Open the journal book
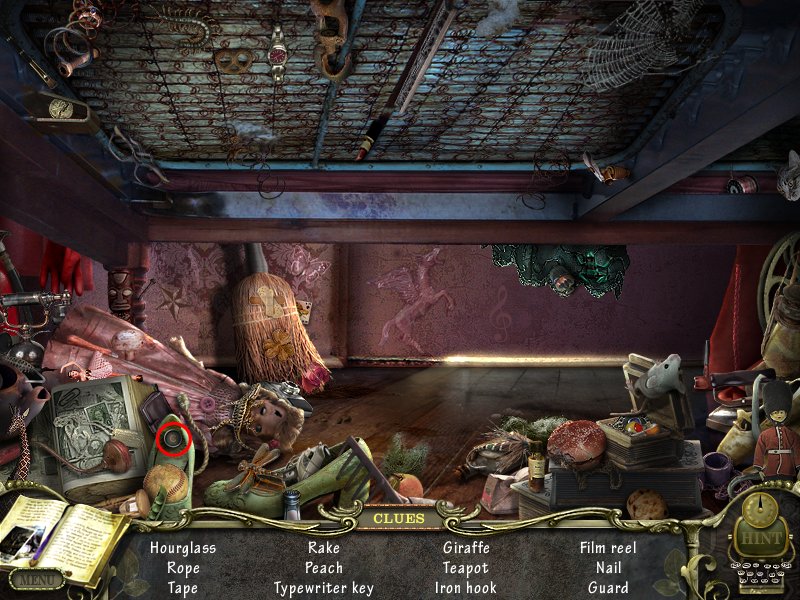The height and width of the screenshot is (600, 800). (x=62, y=535)
